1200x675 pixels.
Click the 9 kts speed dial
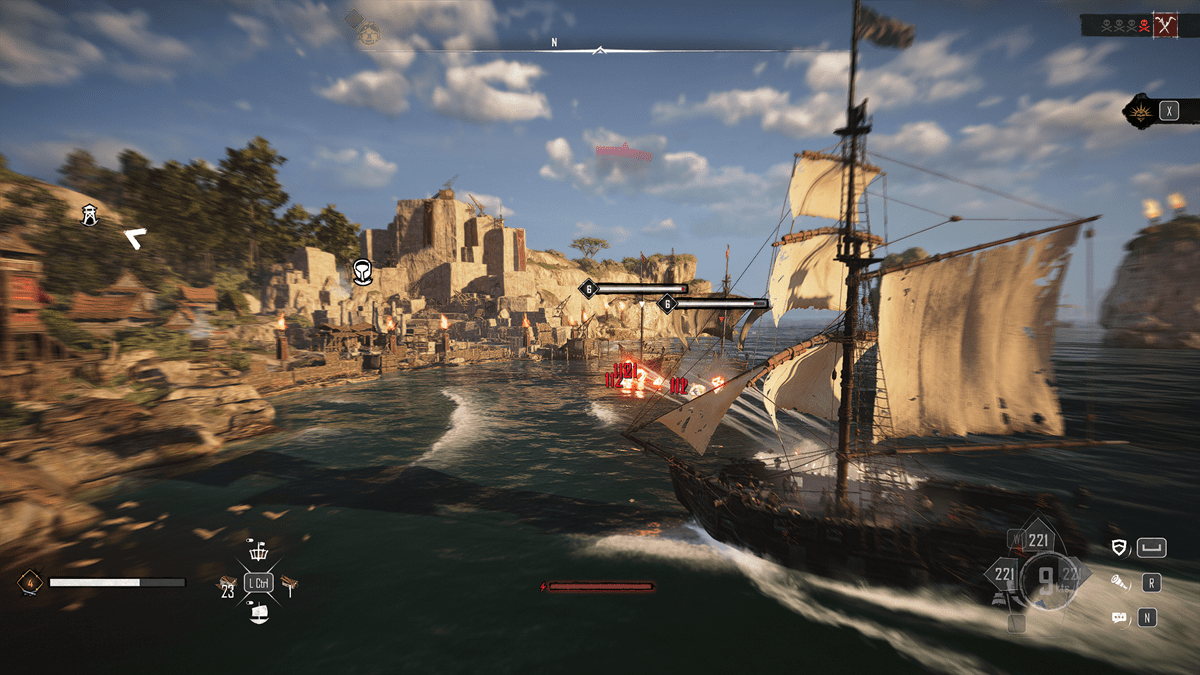coord(1042,581)
